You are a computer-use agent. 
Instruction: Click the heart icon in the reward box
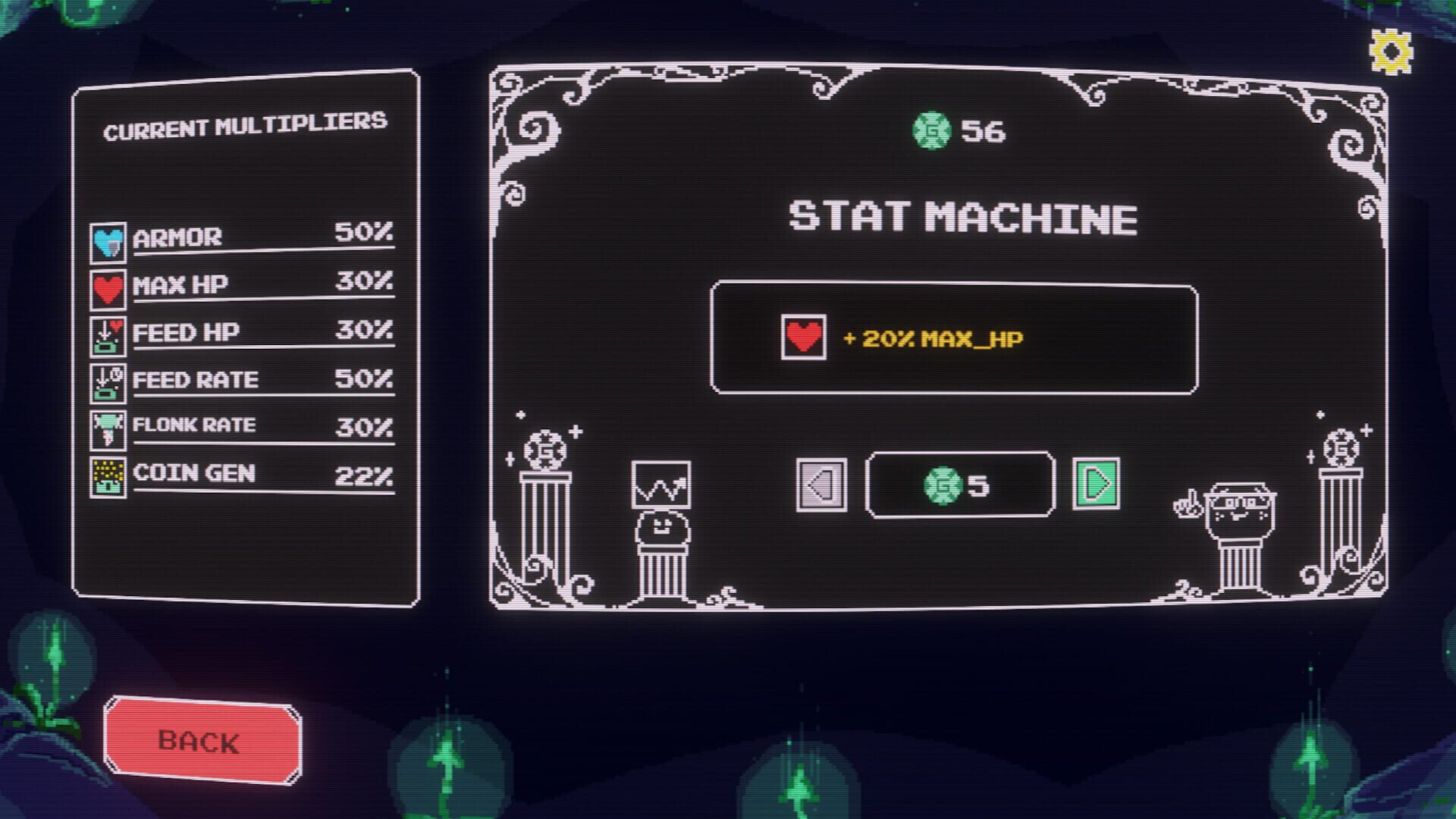pyautogui.click(x=802, y=334)
